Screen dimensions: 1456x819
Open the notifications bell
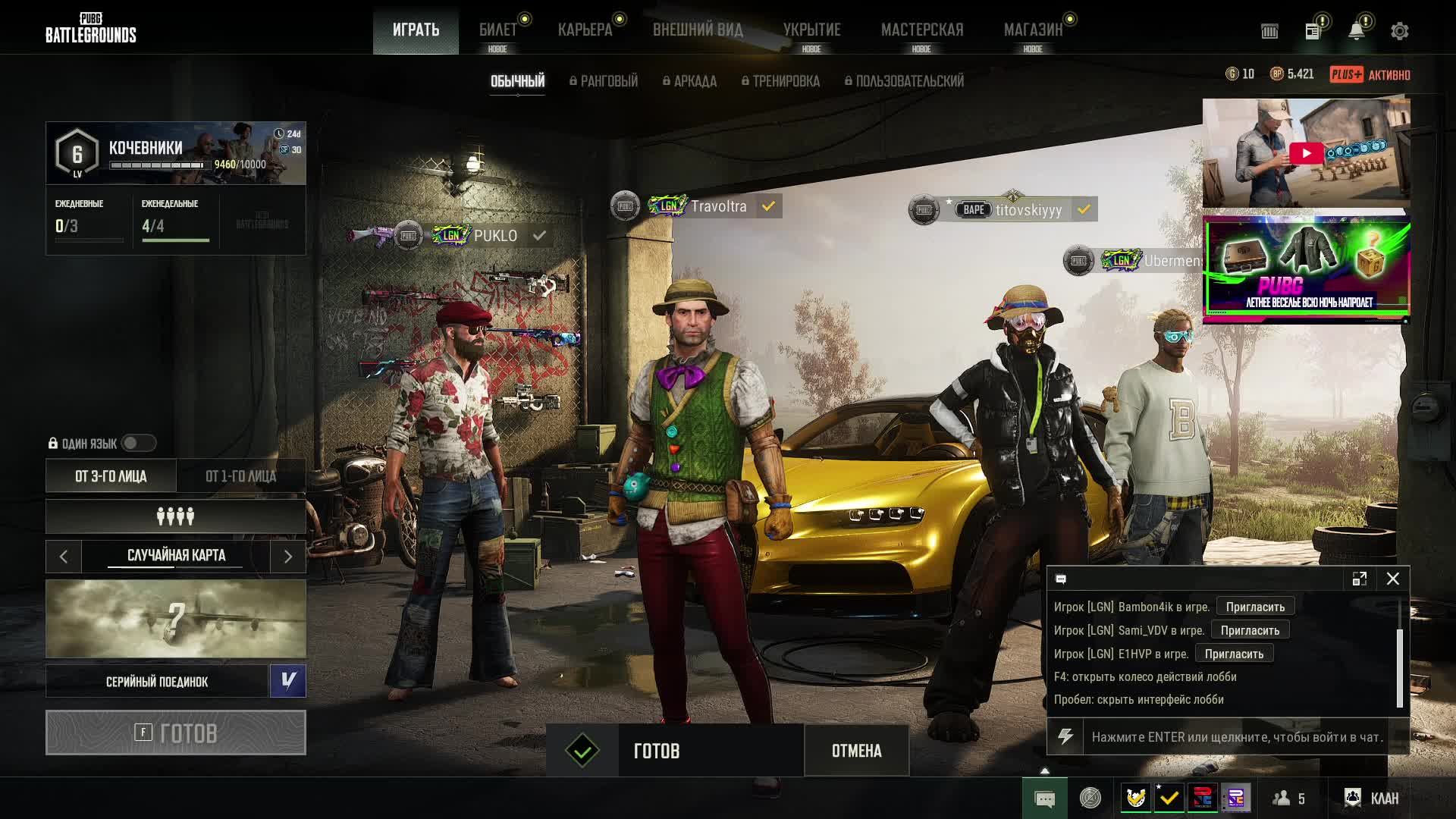(1356, 31)
